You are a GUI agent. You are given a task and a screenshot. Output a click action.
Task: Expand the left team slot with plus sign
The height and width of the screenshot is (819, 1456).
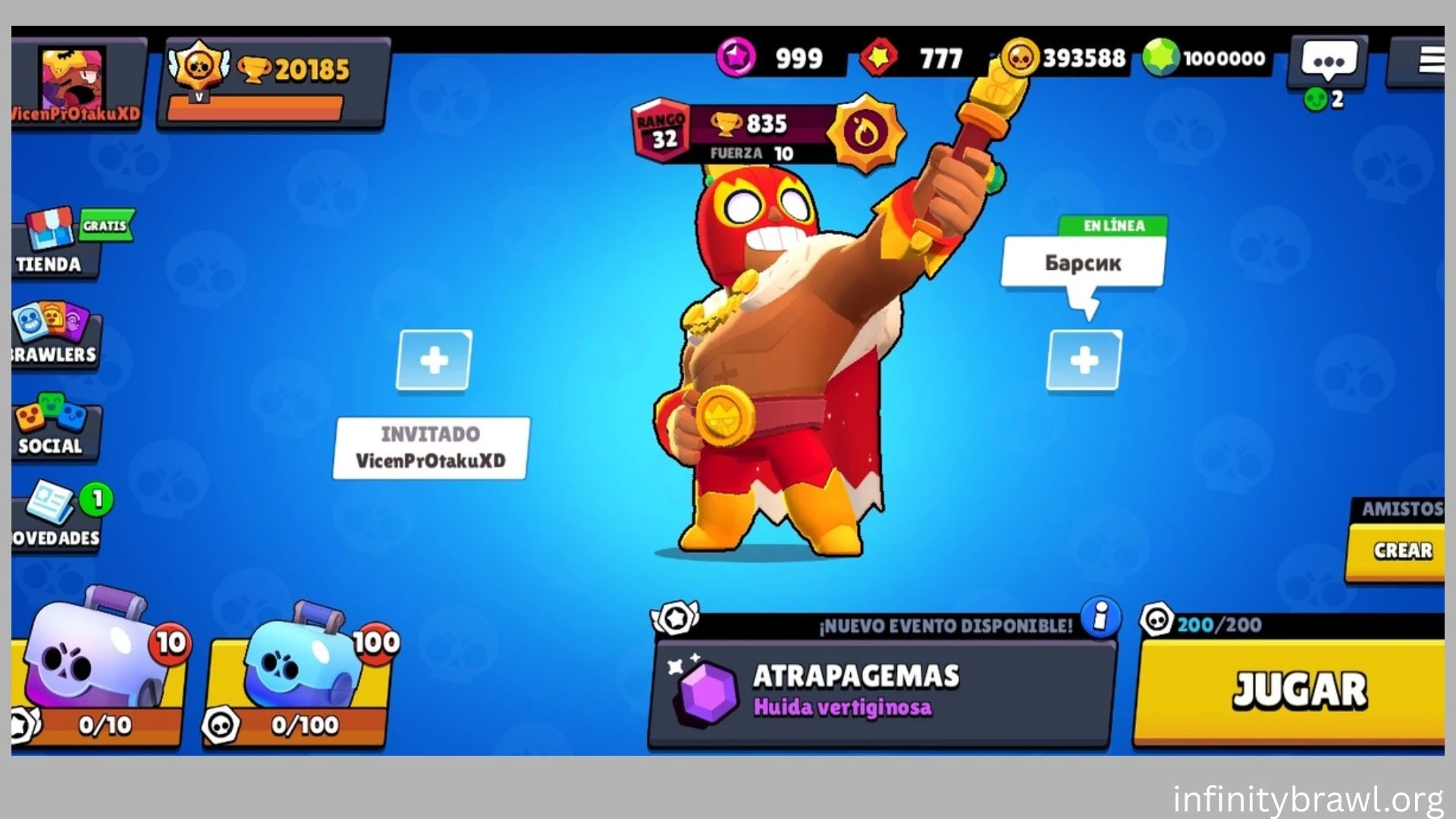point(432,362)
